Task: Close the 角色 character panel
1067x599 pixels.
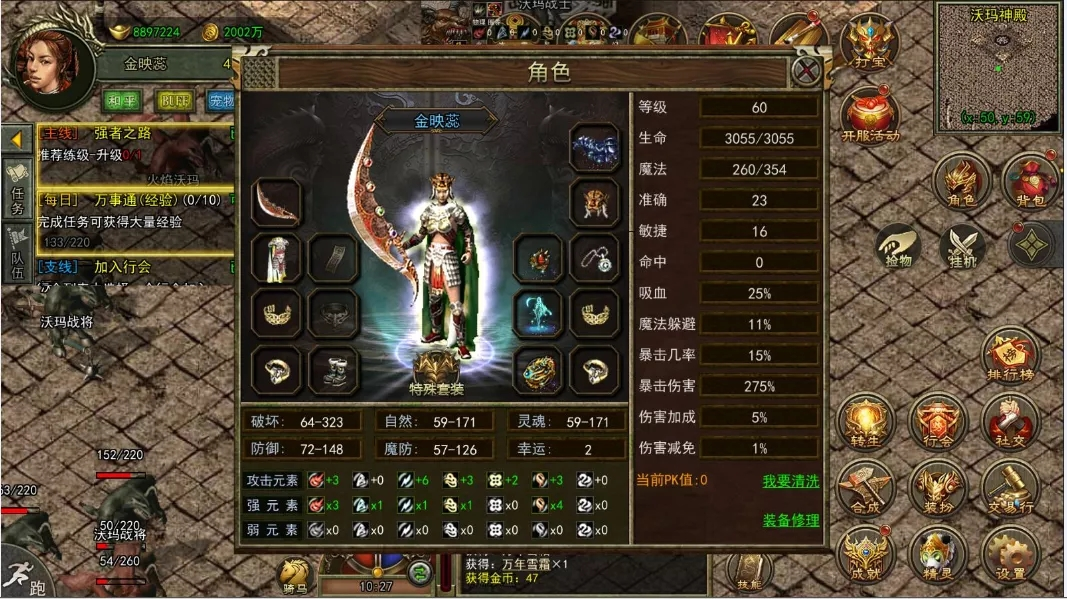Action: (x=806, y=71)
